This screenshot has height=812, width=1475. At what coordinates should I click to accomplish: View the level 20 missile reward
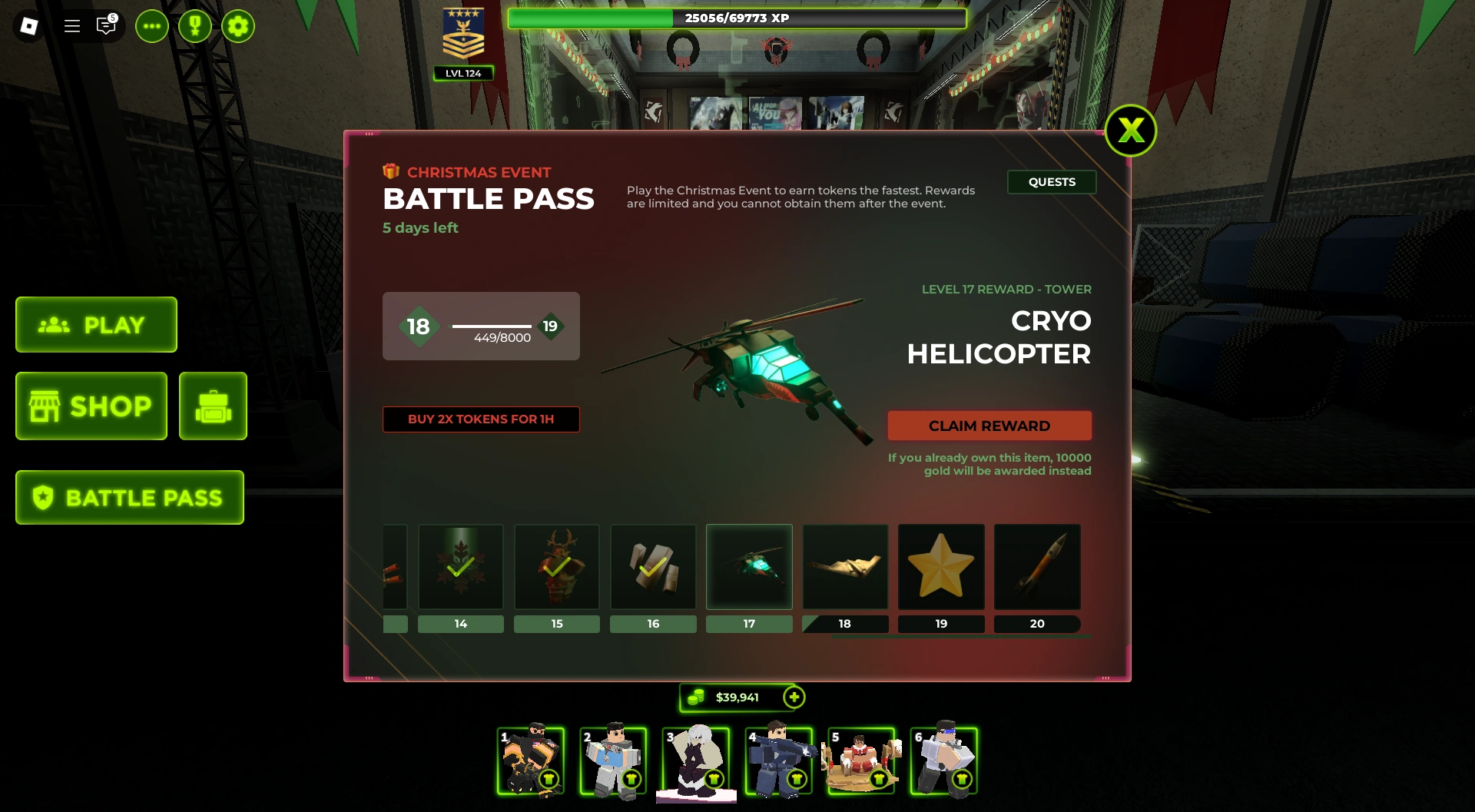tap(1037, 567)
